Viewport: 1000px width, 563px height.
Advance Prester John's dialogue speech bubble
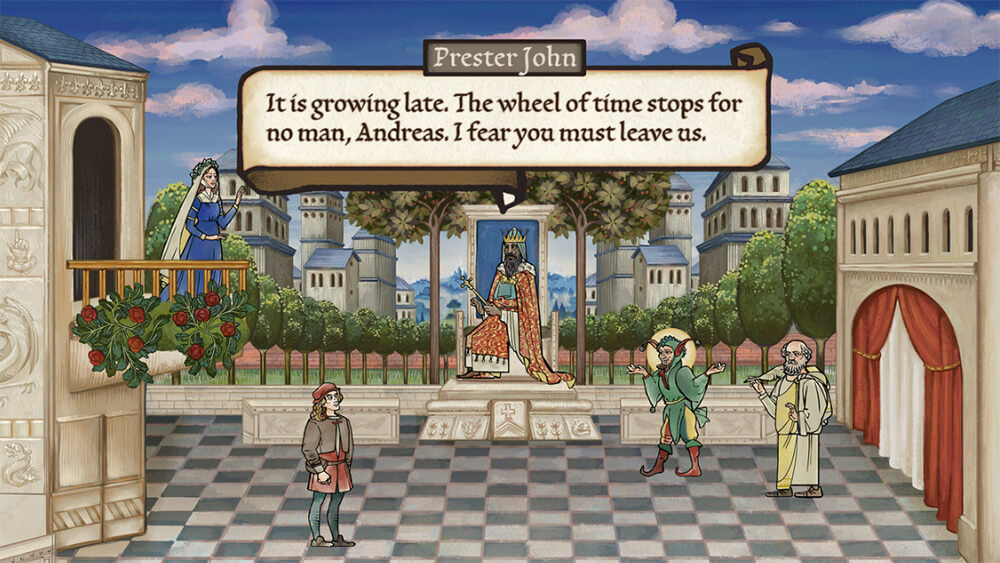point(503,118)
